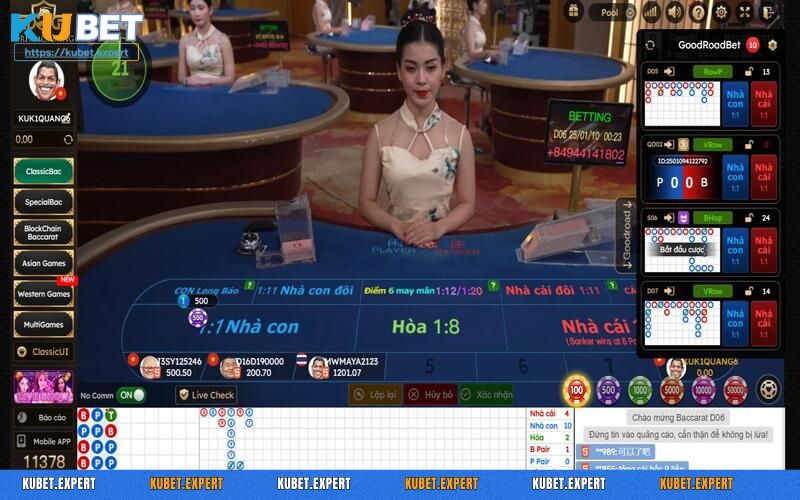Image resolution: width=800 pixels, height=500 pixels.
Task: Open the Báo cáo report page
Action: point(43,416)
